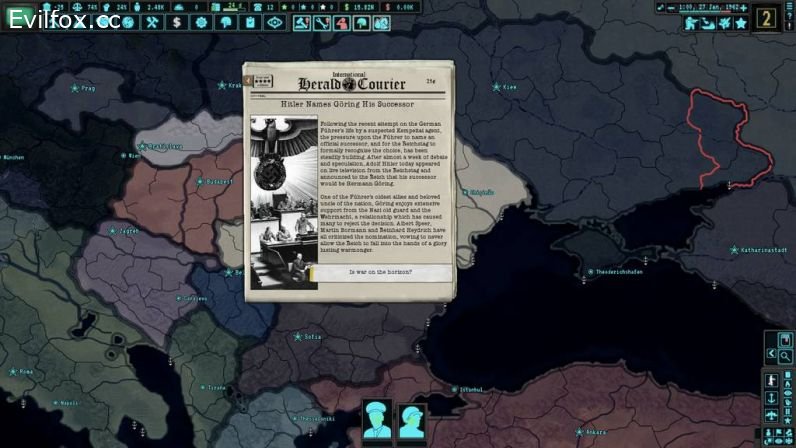This screenshot has width=796, height=448.
Task: Open the production gear menu
Action: 200,22
